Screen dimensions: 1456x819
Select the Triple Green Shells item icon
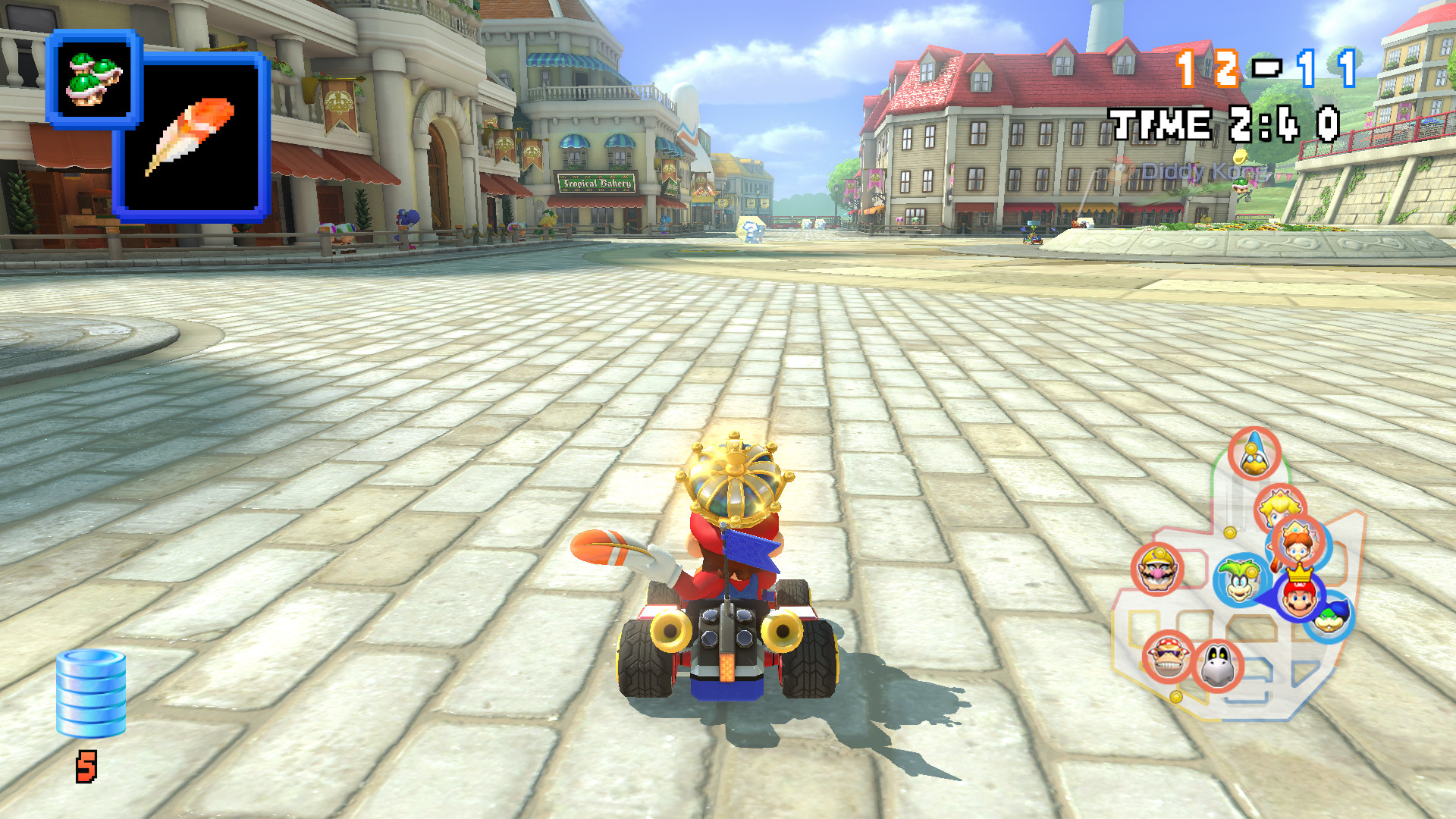93,80
